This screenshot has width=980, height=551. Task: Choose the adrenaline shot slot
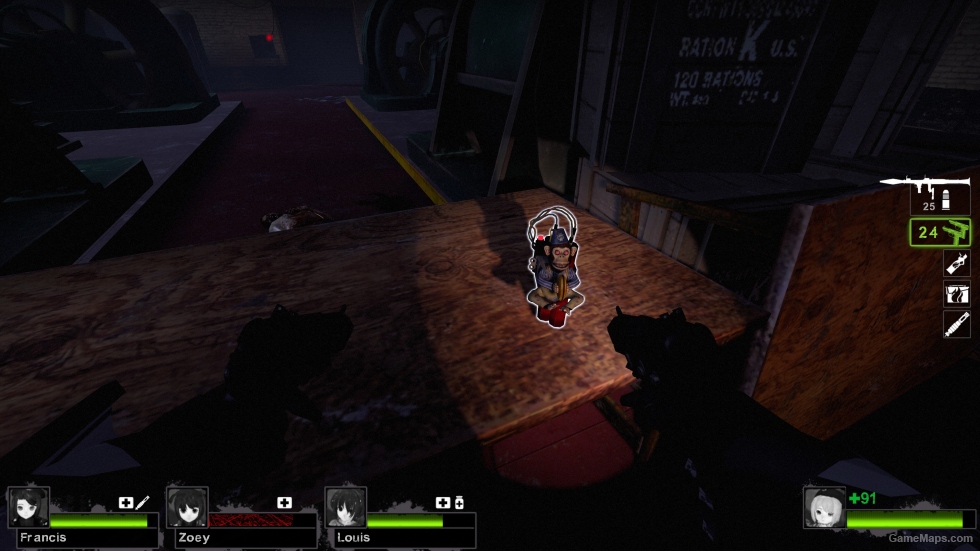point(956,324)
